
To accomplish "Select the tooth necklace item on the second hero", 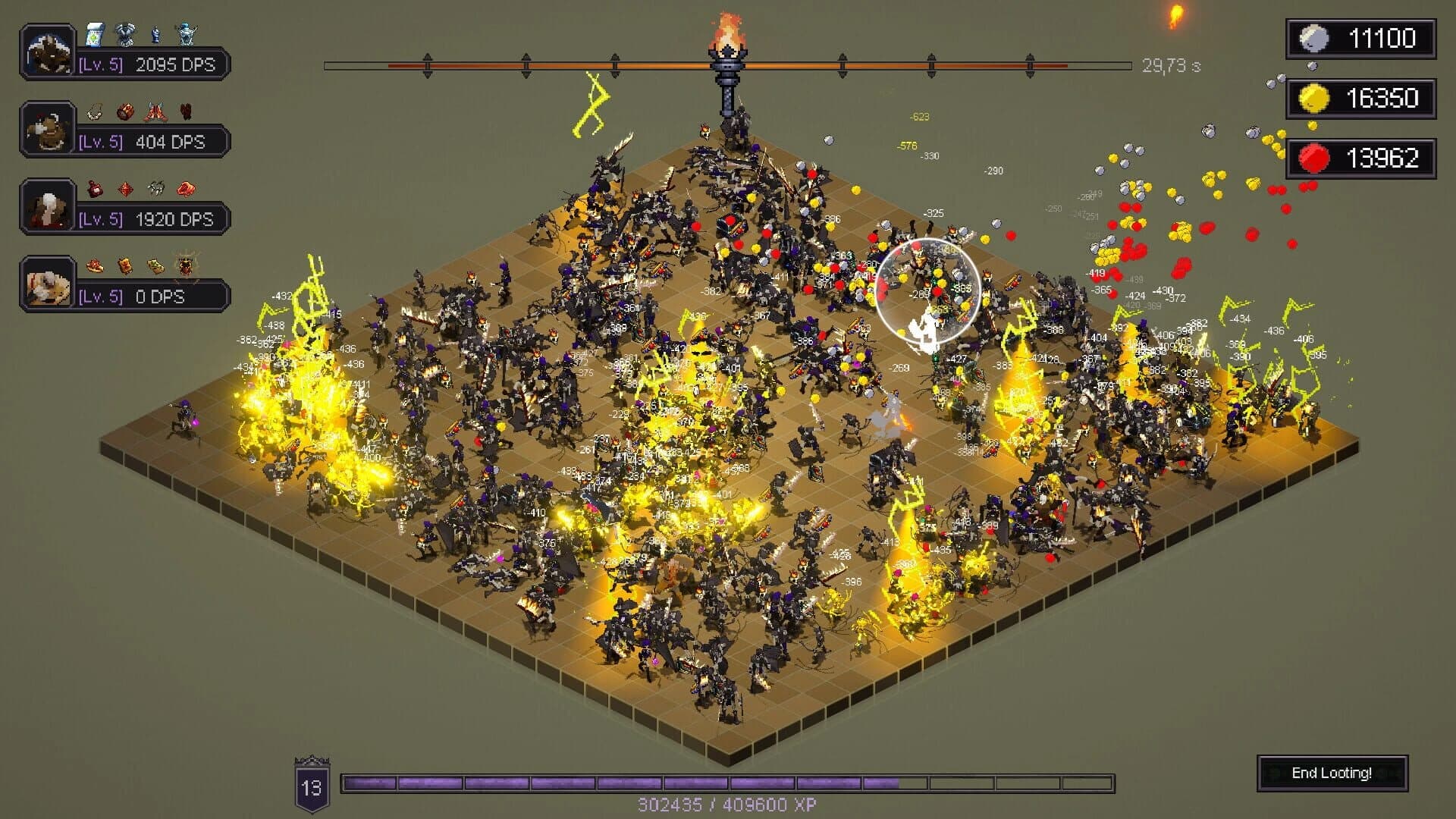I will coord(93,111).
